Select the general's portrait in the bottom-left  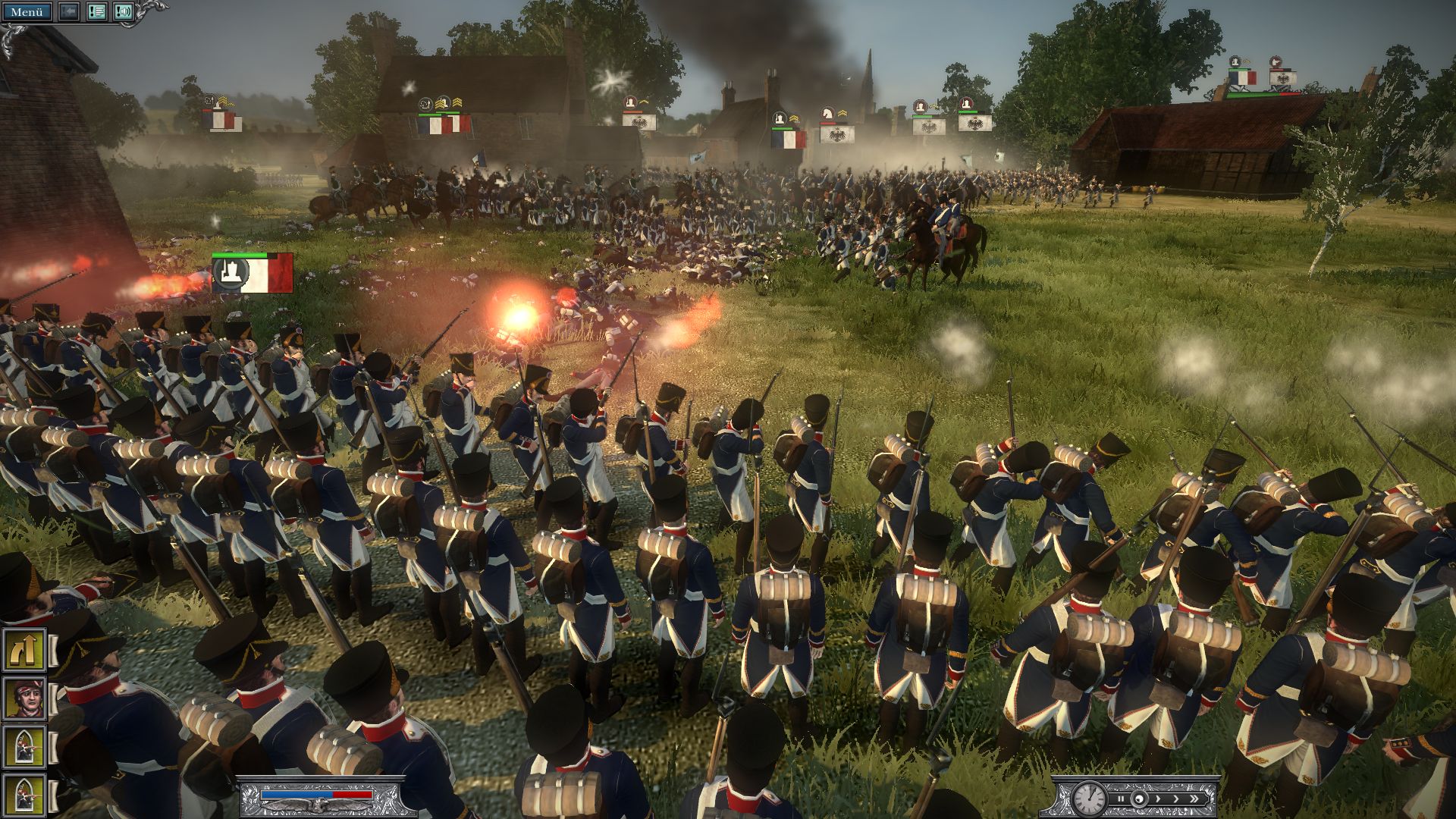pyautogui.click(x=25, y=698)
